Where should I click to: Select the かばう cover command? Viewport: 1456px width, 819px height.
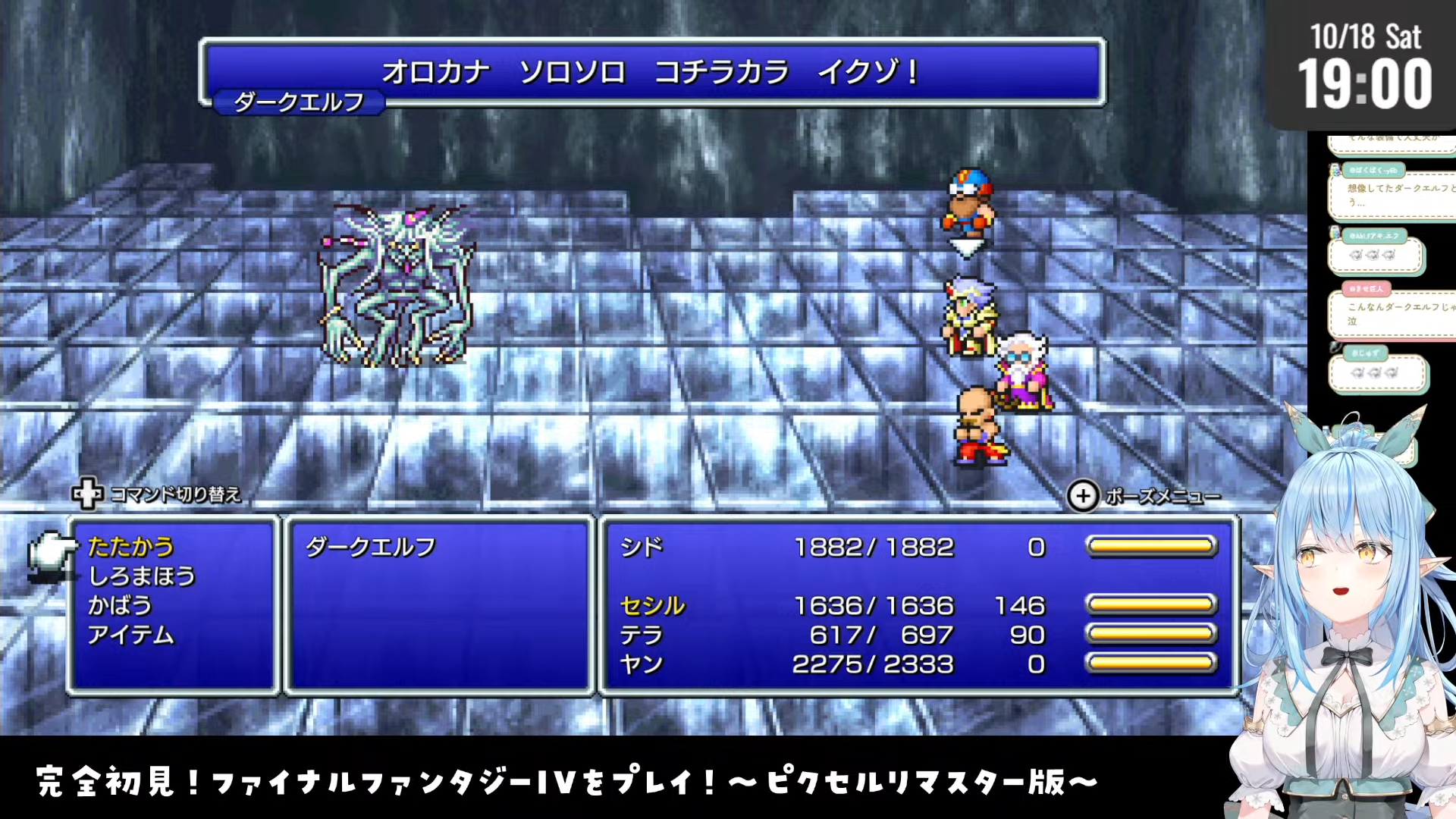pyautogui.click(x=120, y=606)
